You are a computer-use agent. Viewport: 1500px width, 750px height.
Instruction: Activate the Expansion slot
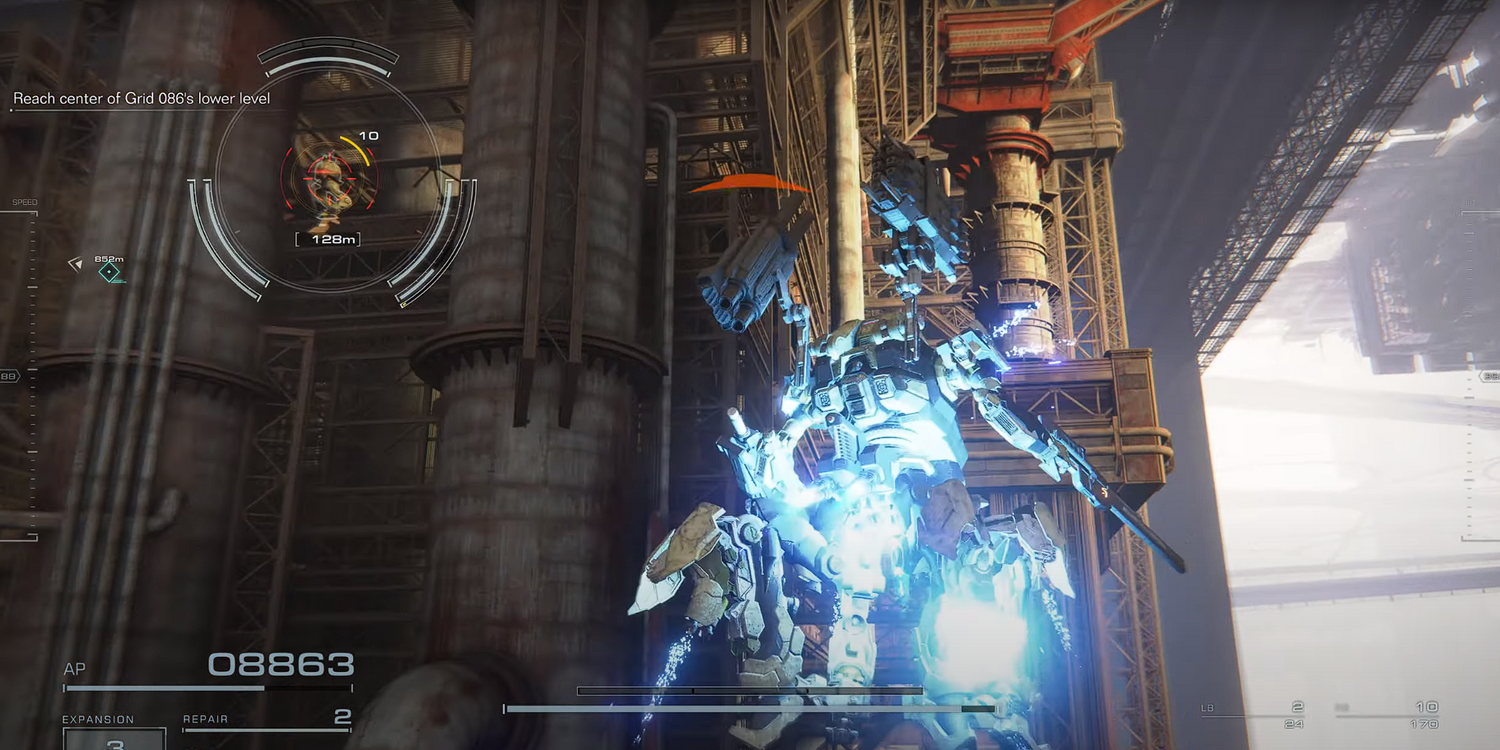pos(115,740)
